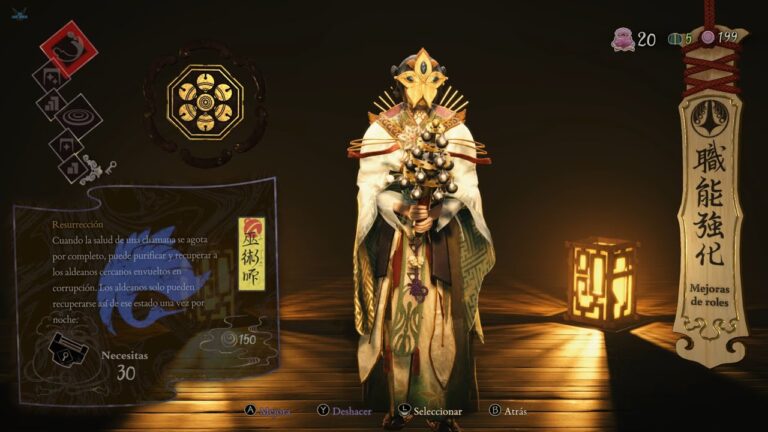
Task: Click the golden octagonal role emblem
Action: (204, 102)
